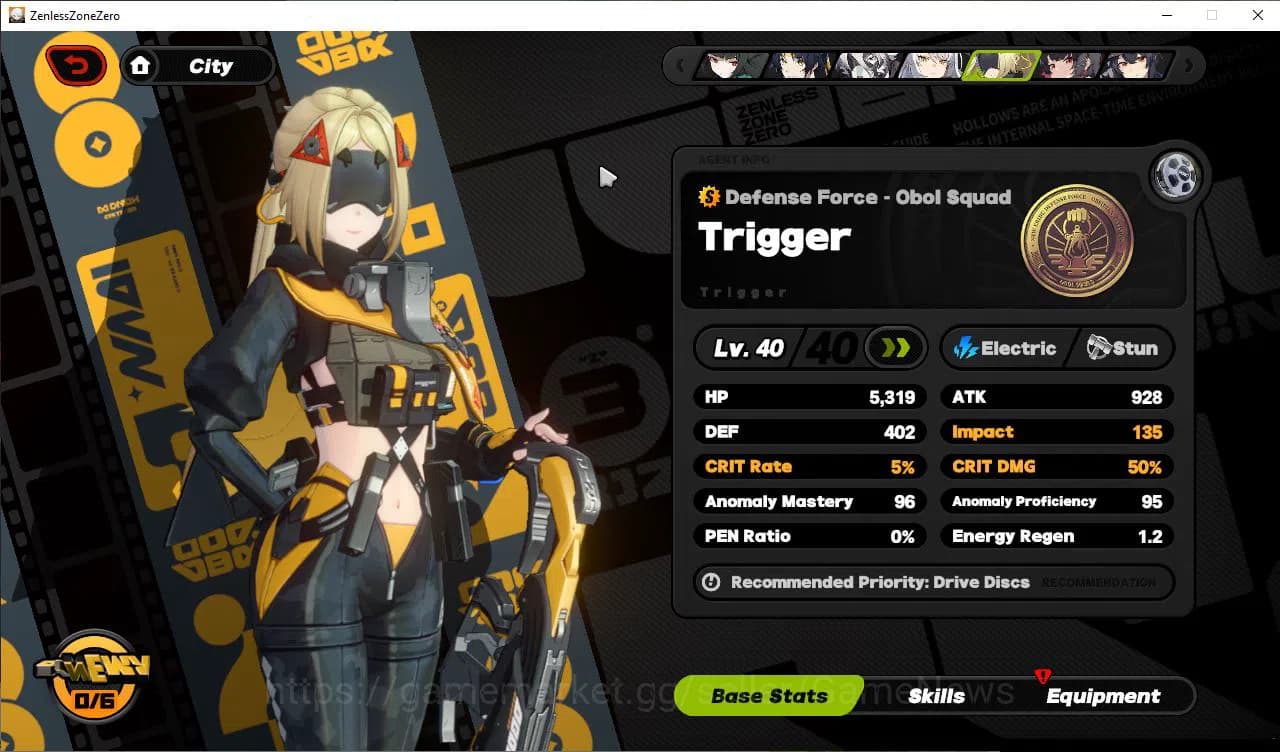Open the Equipment tab with red notification

pos(1104,696)
